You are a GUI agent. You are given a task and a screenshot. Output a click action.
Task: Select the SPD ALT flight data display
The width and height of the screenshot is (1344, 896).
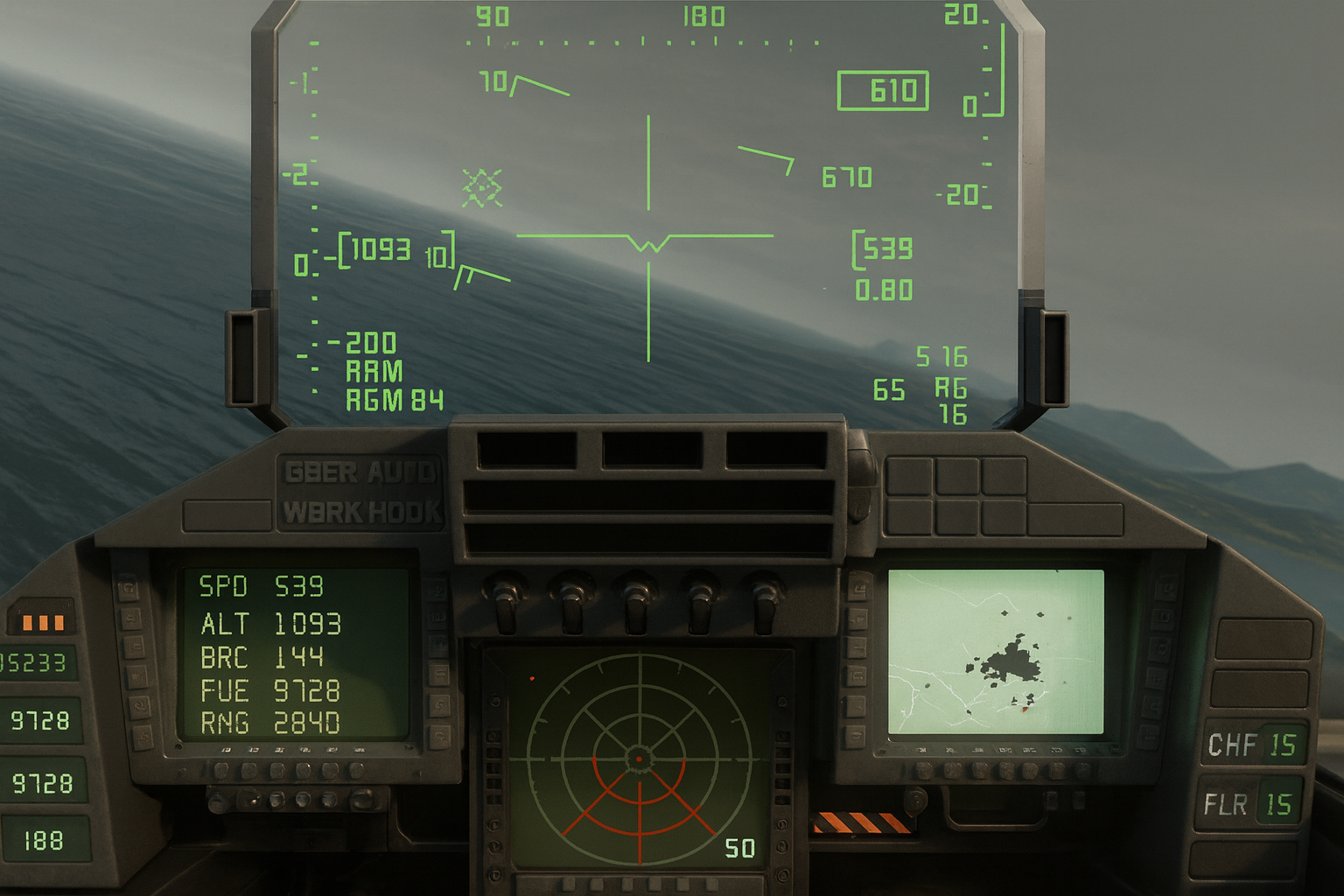tap(294, 654)
